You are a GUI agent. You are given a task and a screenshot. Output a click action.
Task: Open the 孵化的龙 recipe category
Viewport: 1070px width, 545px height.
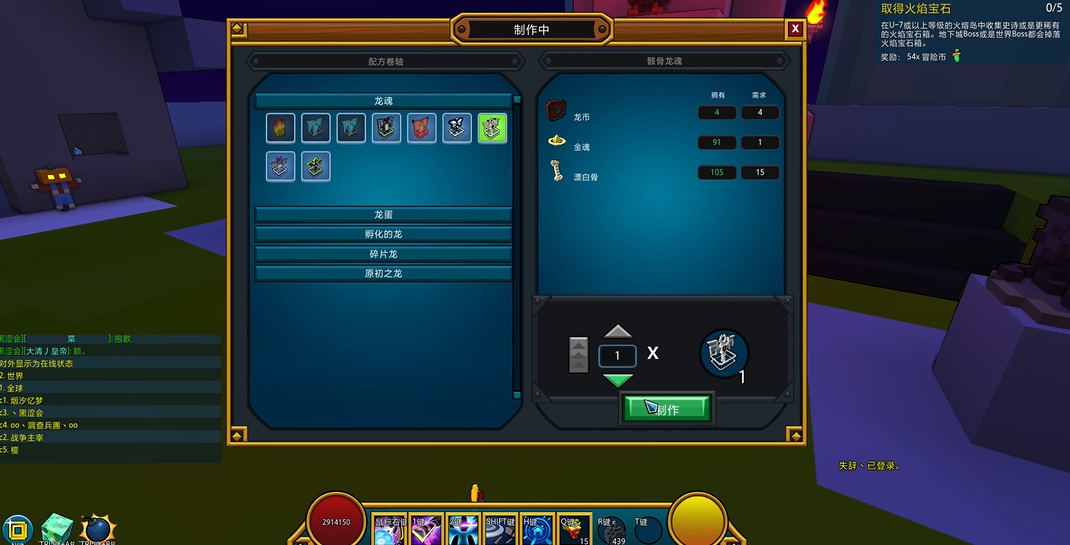[384, 234]
